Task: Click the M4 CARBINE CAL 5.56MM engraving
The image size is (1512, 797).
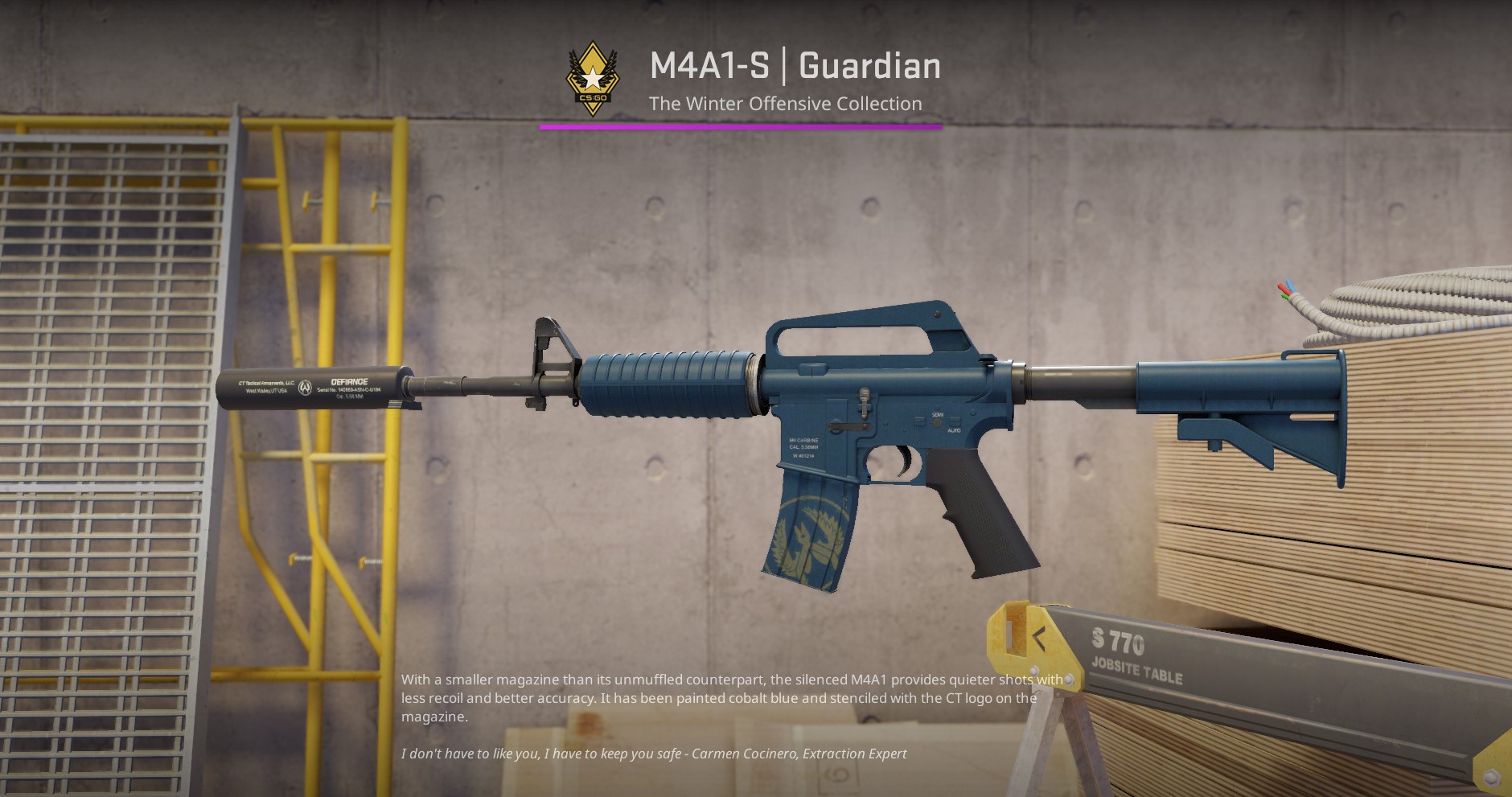Action: pos(803,442)
